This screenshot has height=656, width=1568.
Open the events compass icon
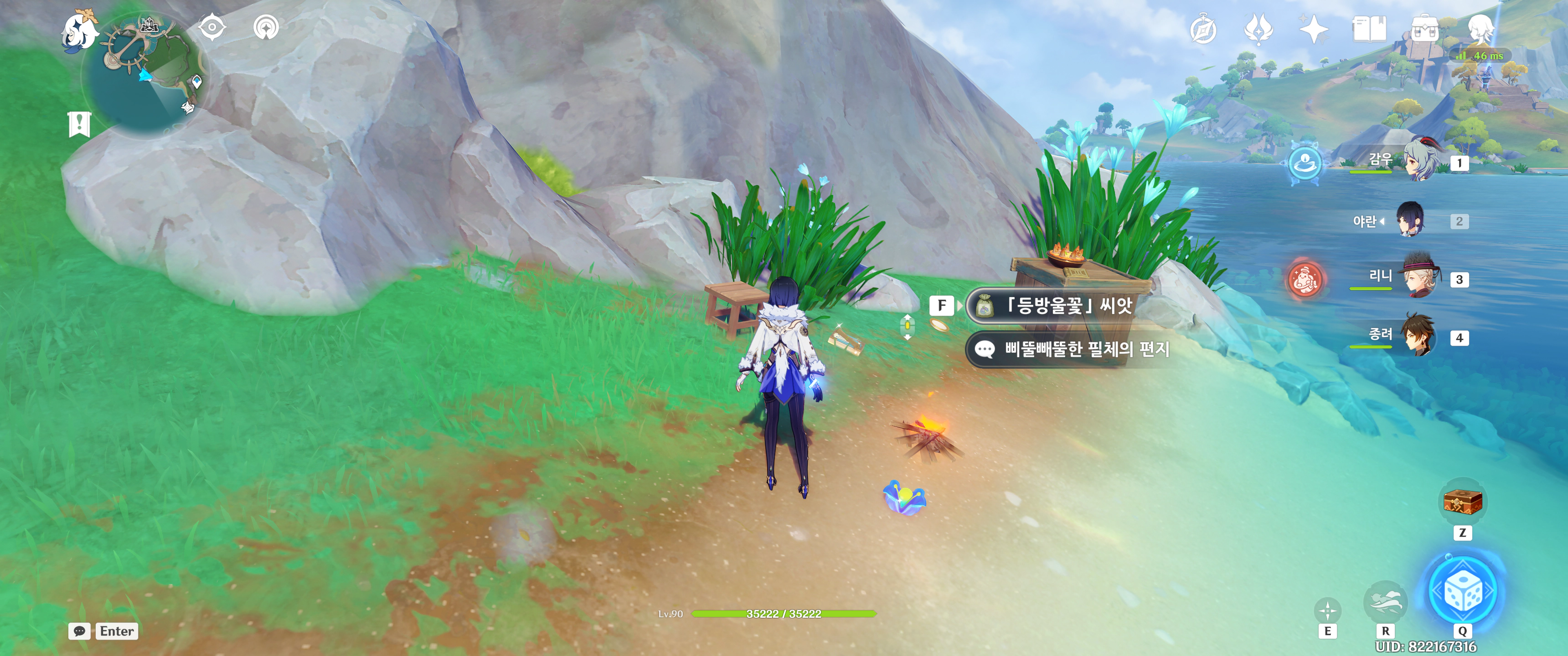(1203, 30)
